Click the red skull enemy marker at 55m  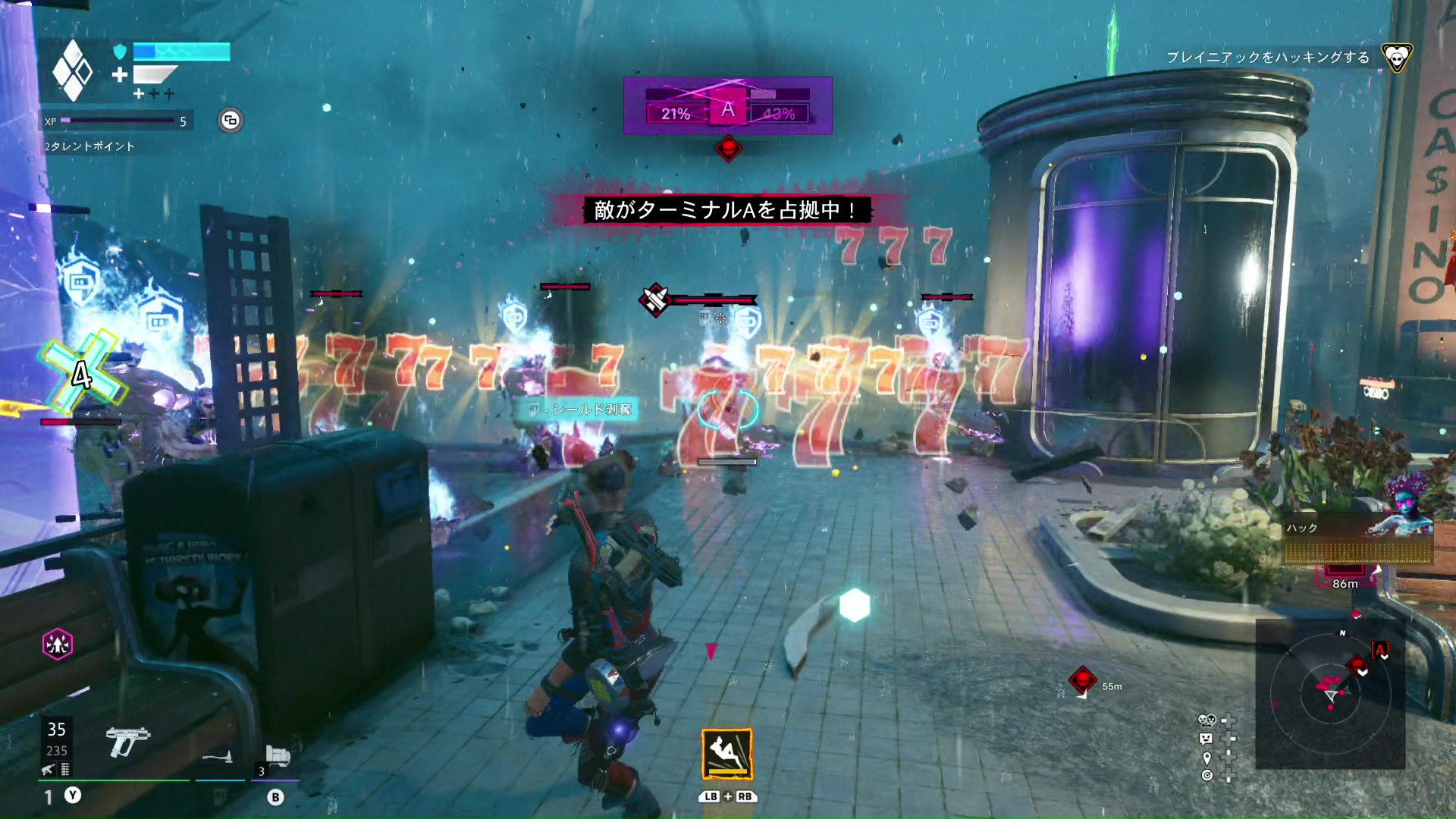[x=1083, y=679]
